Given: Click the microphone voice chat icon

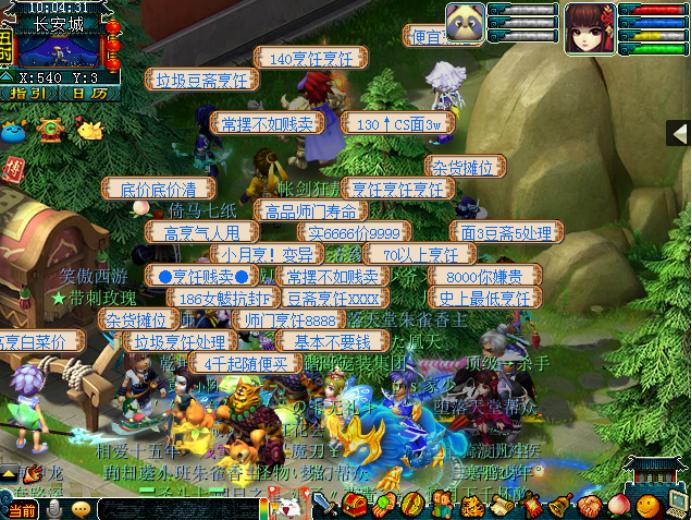Looking at the screenshot, I should [x=54, y=510].
